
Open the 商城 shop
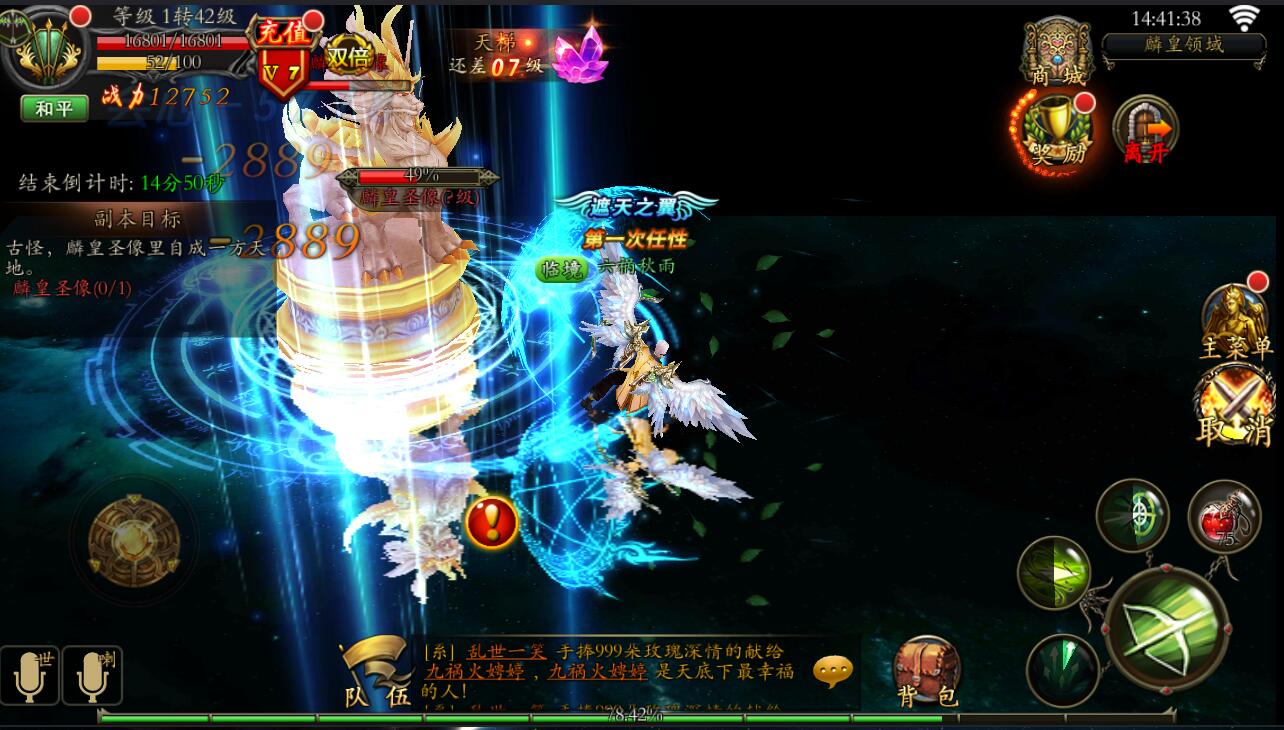1058,50
